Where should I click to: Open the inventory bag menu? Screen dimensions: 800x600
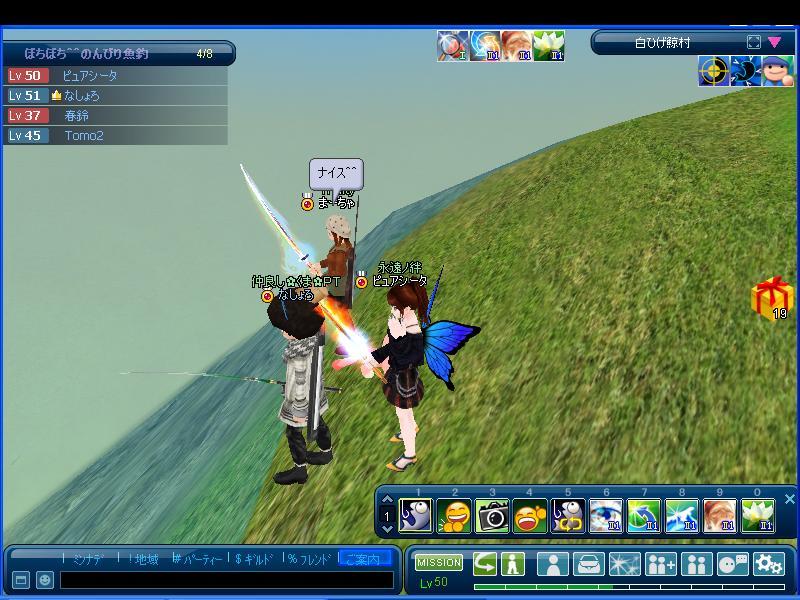pos(589,564)
